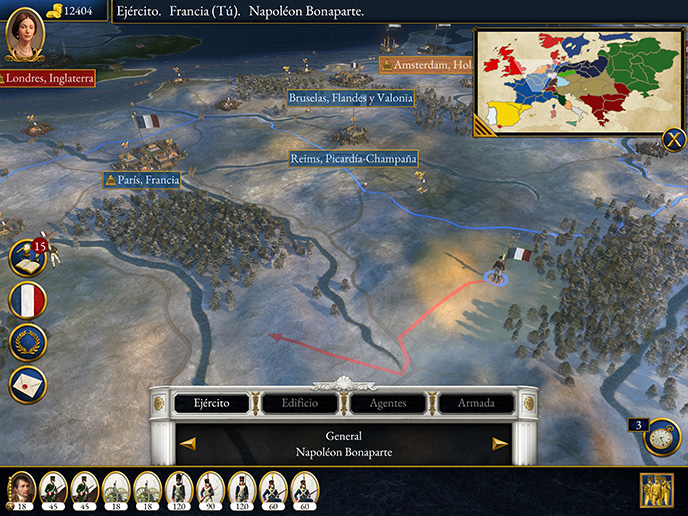This screenshot has height=516, width=688.
Task: Open the Edificio tab
Action: (299, 403)
